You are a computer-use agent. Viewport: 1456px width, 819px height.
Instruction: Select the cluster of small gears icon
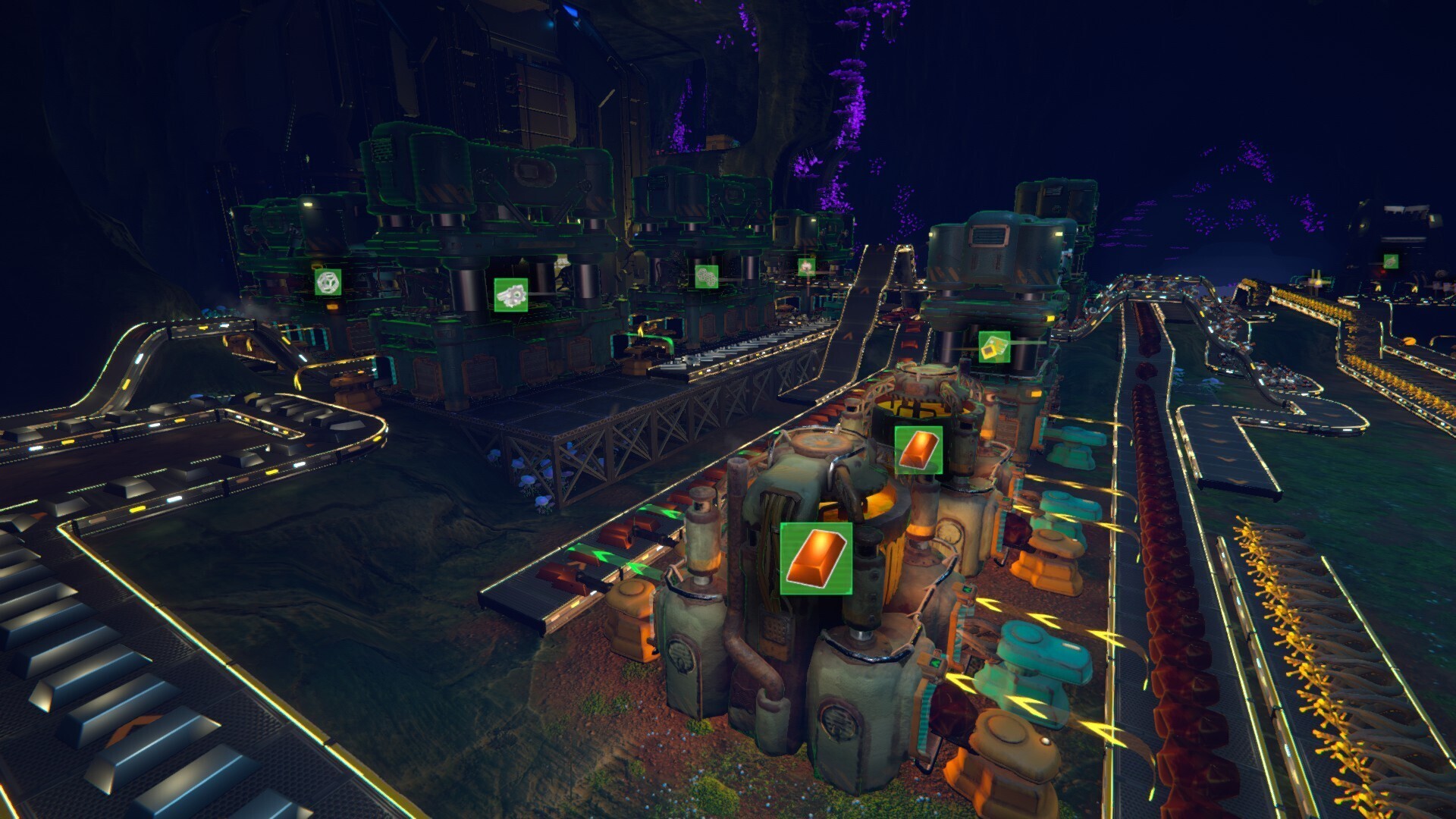706,277
